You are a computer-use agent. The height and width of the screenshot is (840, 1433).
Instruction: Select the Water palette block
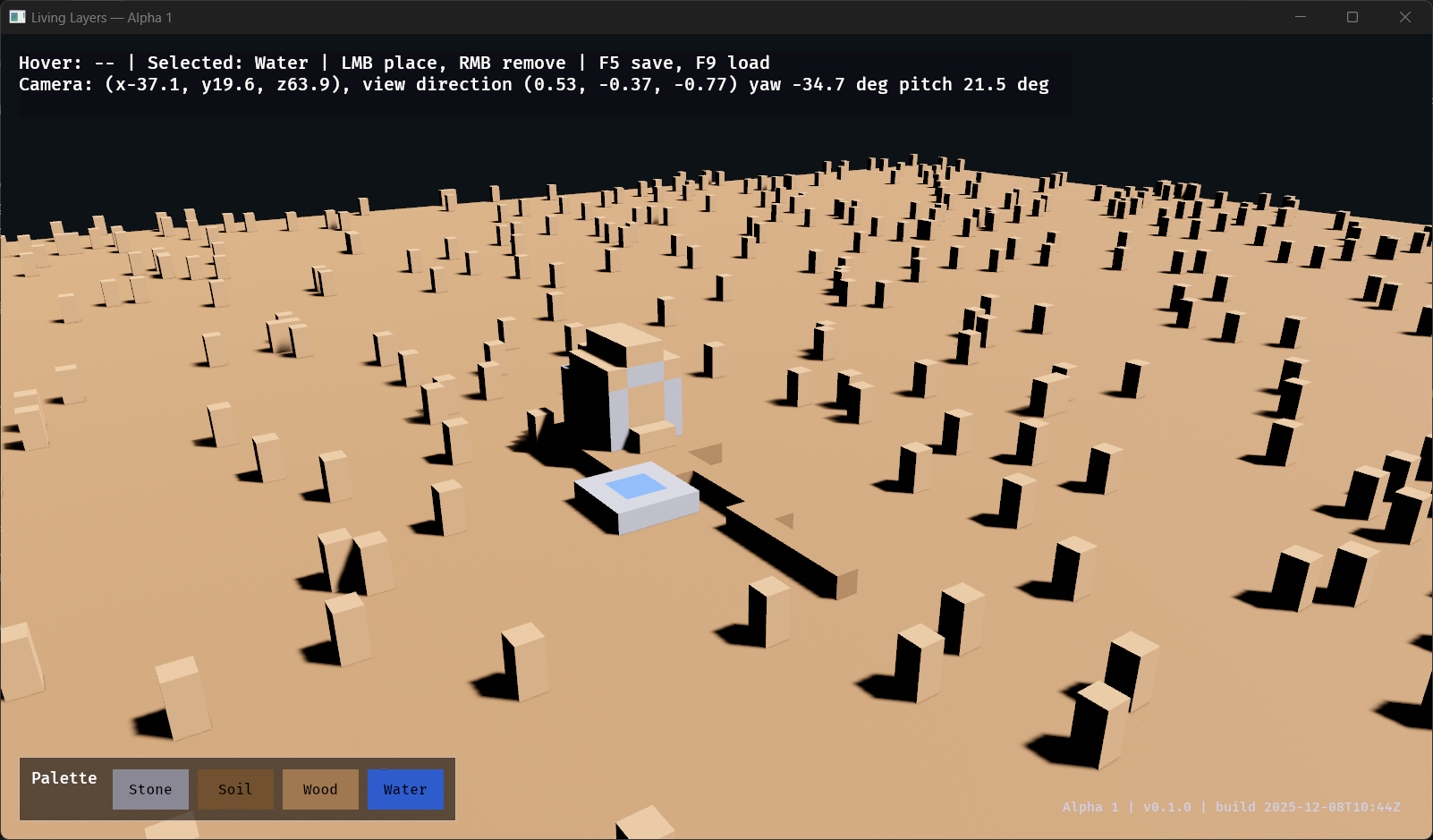click(x=405, y=789)
